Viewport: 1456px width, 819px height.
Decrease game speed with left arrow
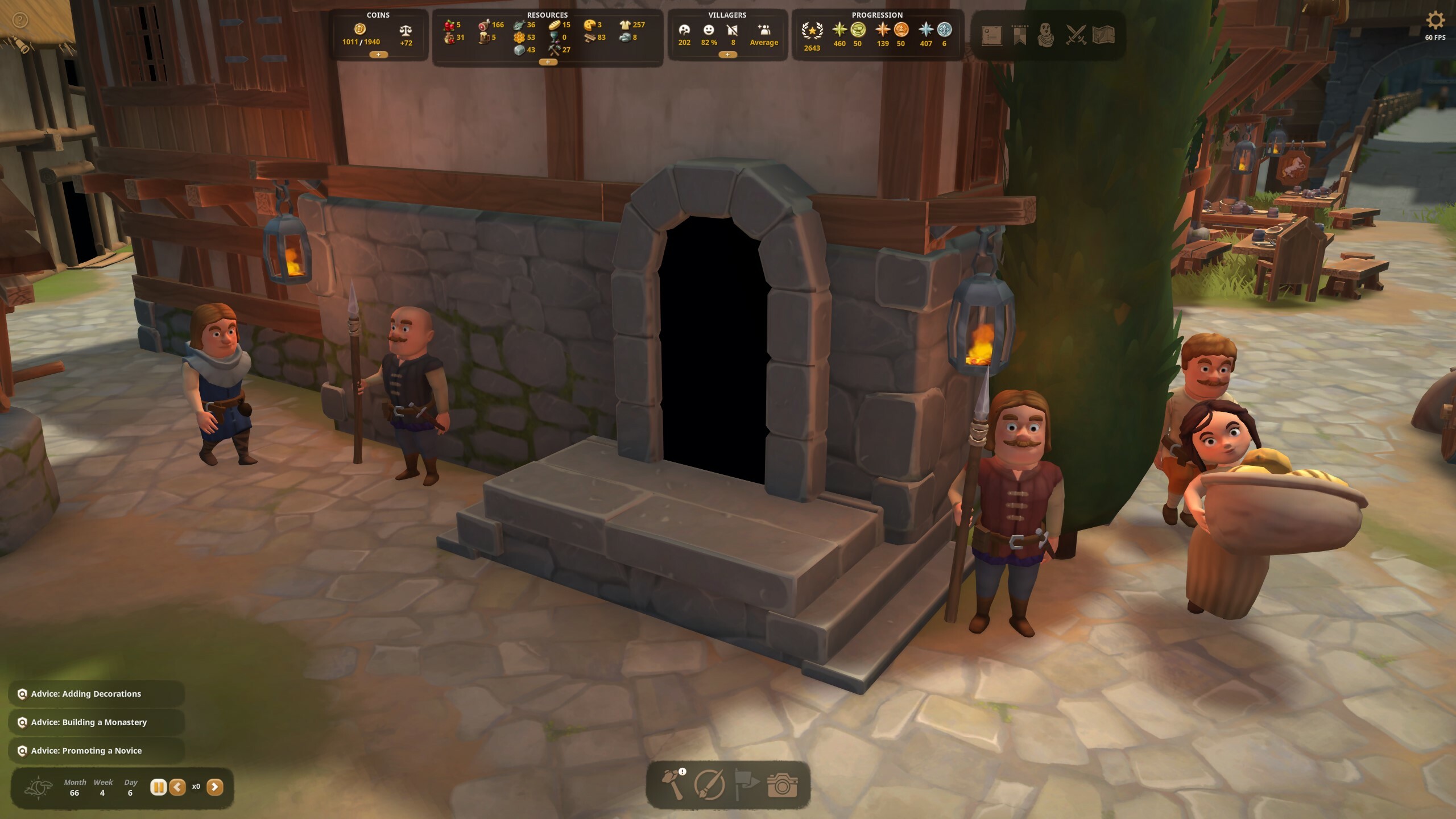177,787
